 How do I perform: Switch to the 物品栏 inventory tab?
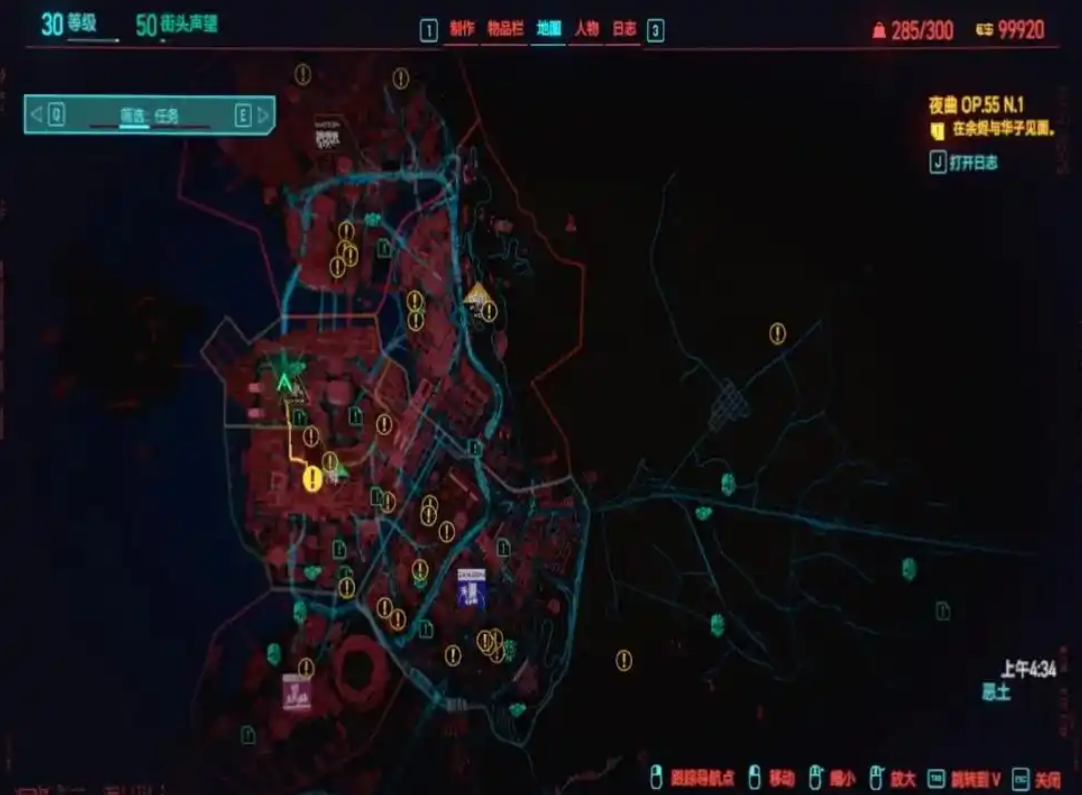click(x=505, y=29)
